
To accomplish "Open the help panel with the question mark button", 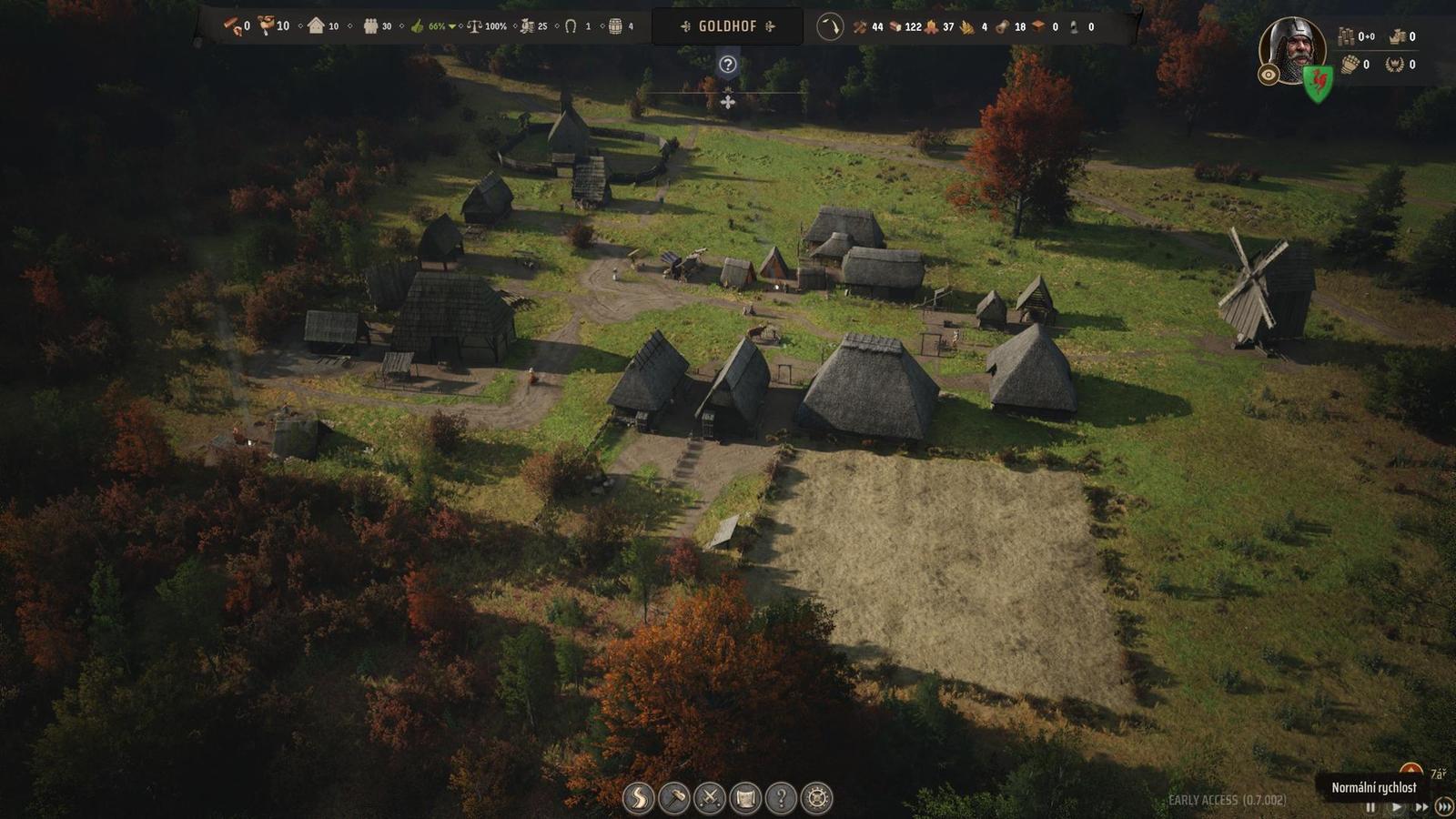I will [781, 798].
